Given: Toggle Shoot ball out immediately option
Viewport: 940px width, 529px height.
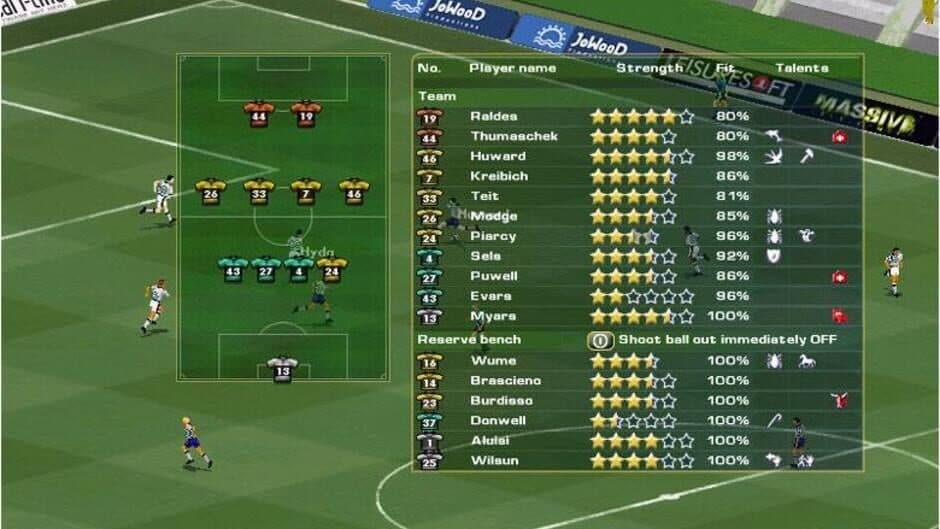Looking at the screenshot, I should click(x=600, y=340).
